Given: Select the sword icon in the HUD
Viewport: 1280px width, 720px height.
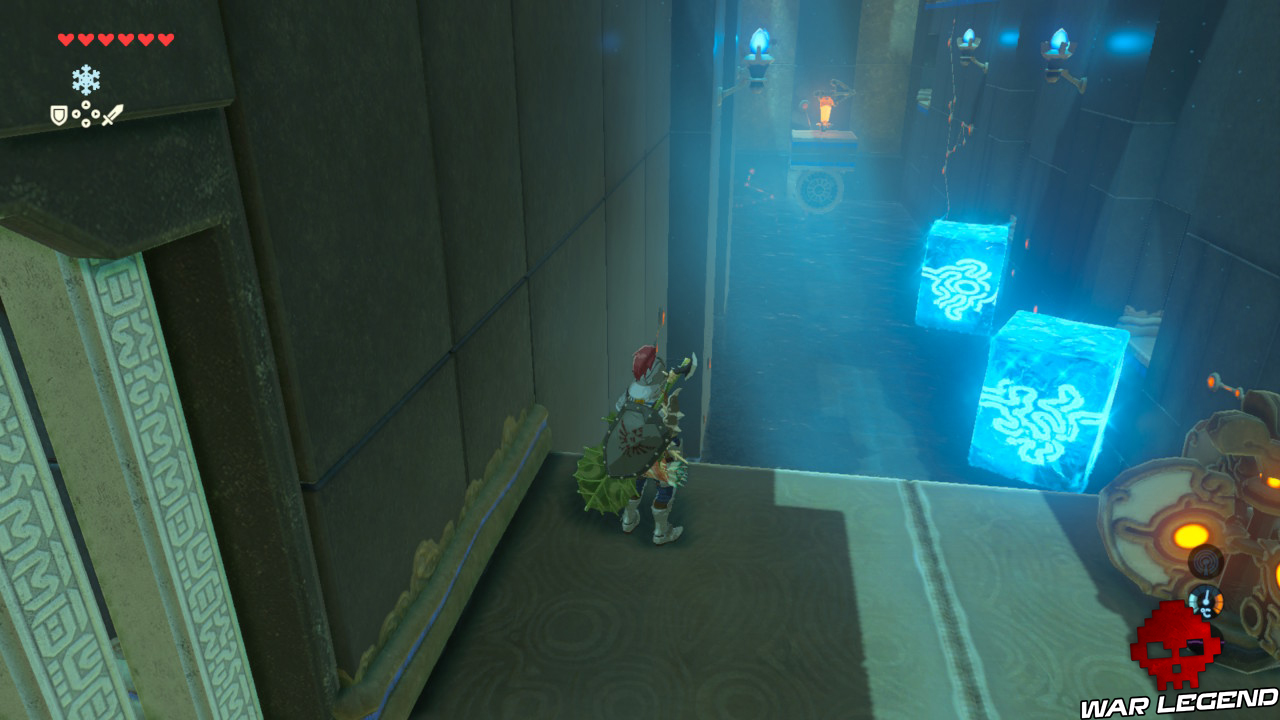Looking at the screenshot, I should [x=113, y=116].
